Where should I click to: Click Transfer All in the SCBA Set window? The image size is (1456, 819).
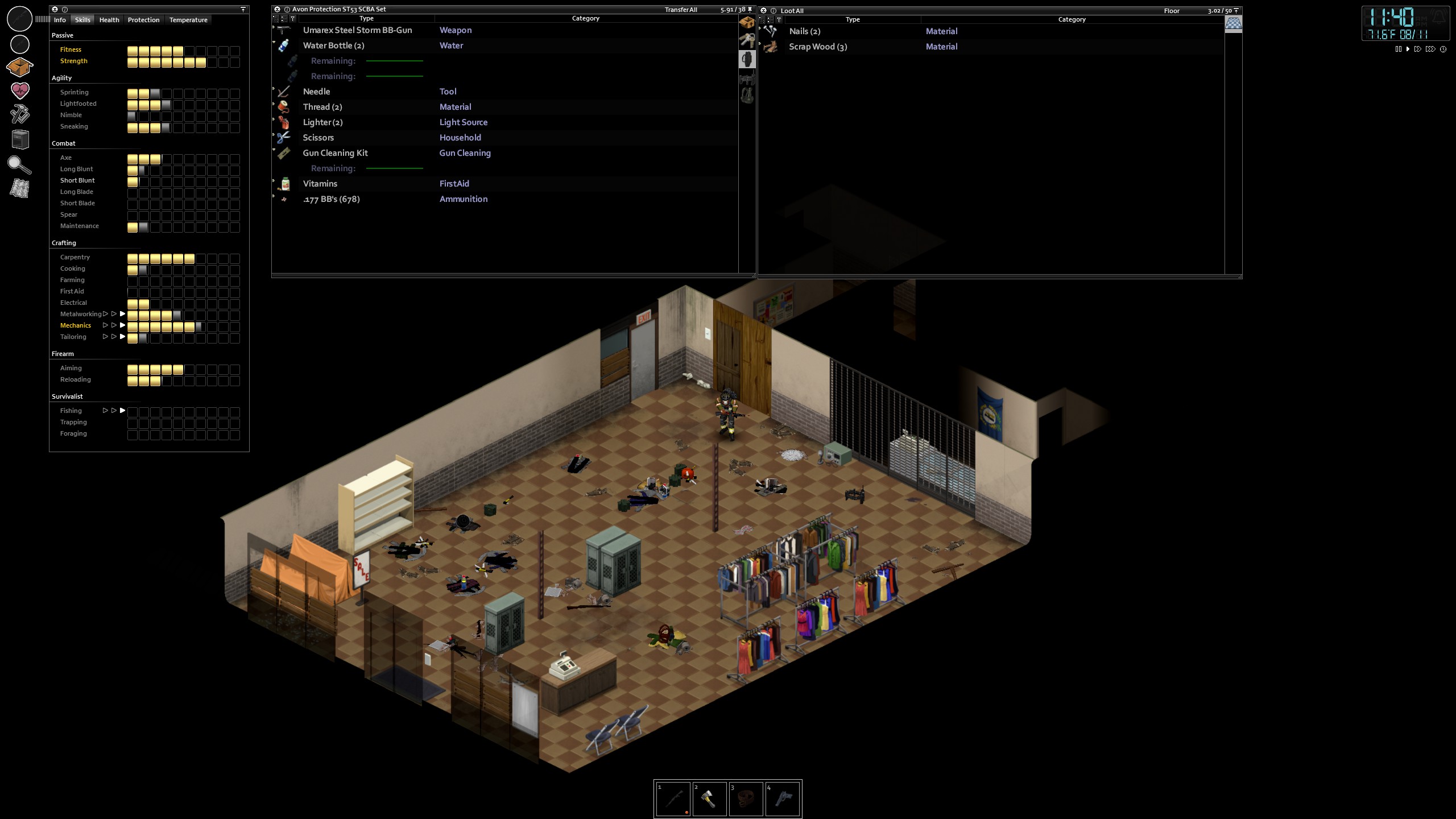681,9
